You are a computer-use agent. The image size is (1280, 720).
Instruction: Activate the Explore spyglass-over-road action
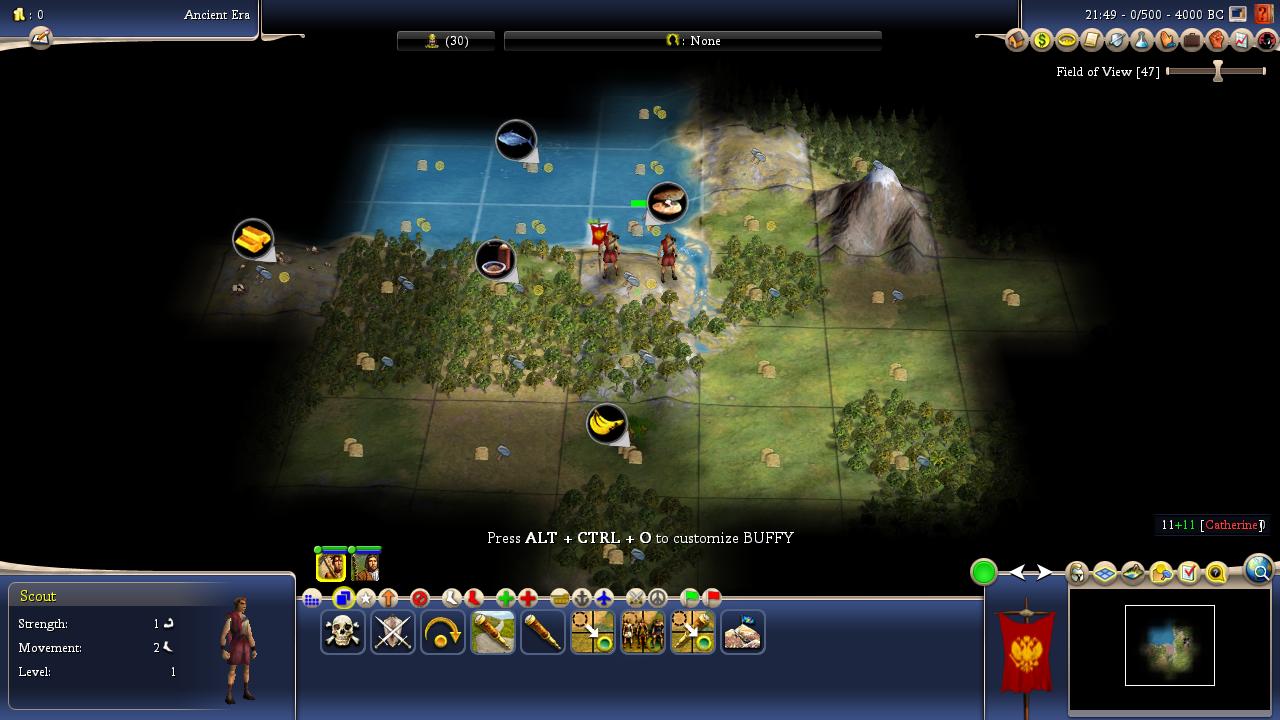493,632
